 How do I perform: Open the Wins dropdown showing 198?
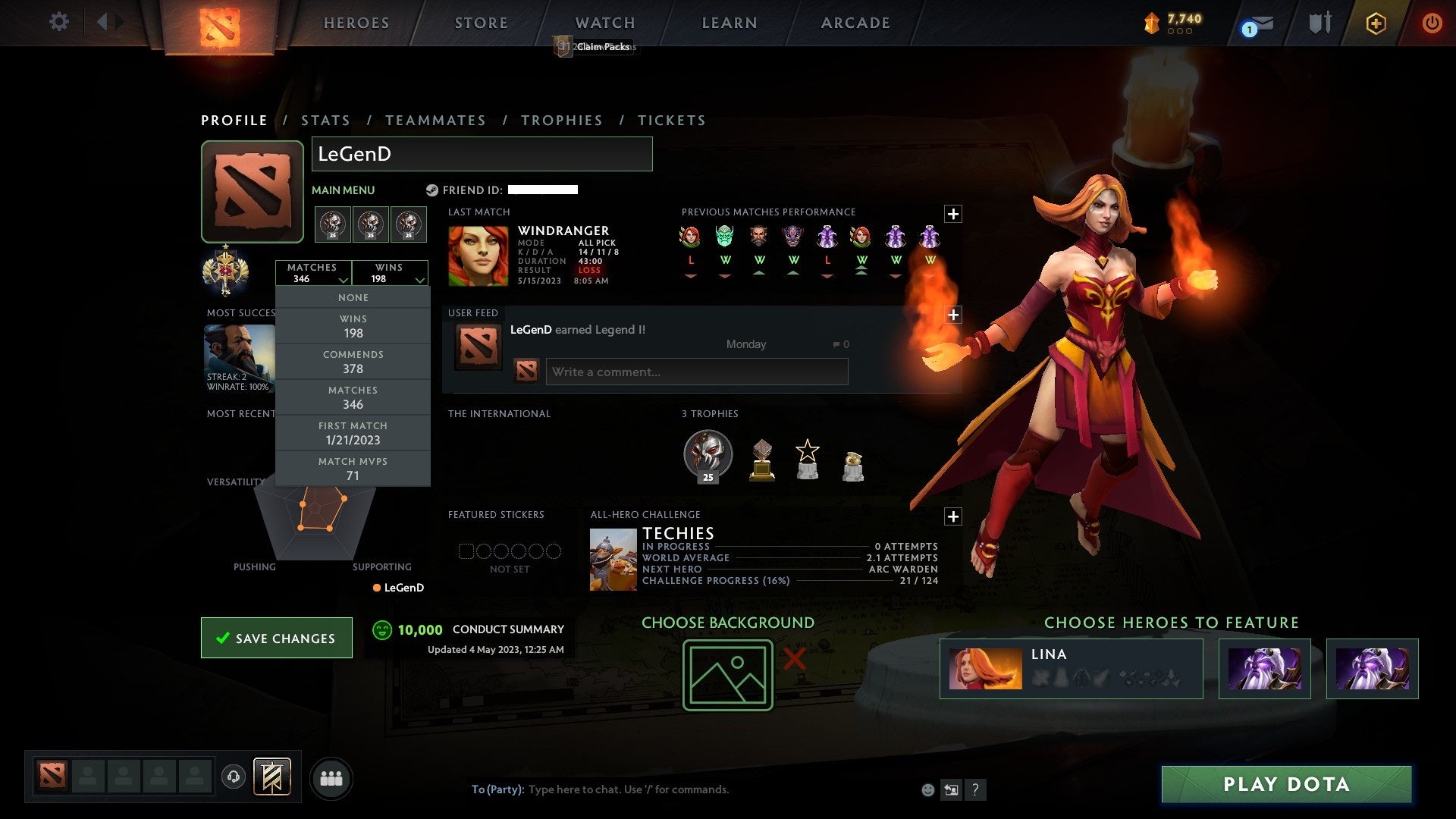[x=391, y=273]
